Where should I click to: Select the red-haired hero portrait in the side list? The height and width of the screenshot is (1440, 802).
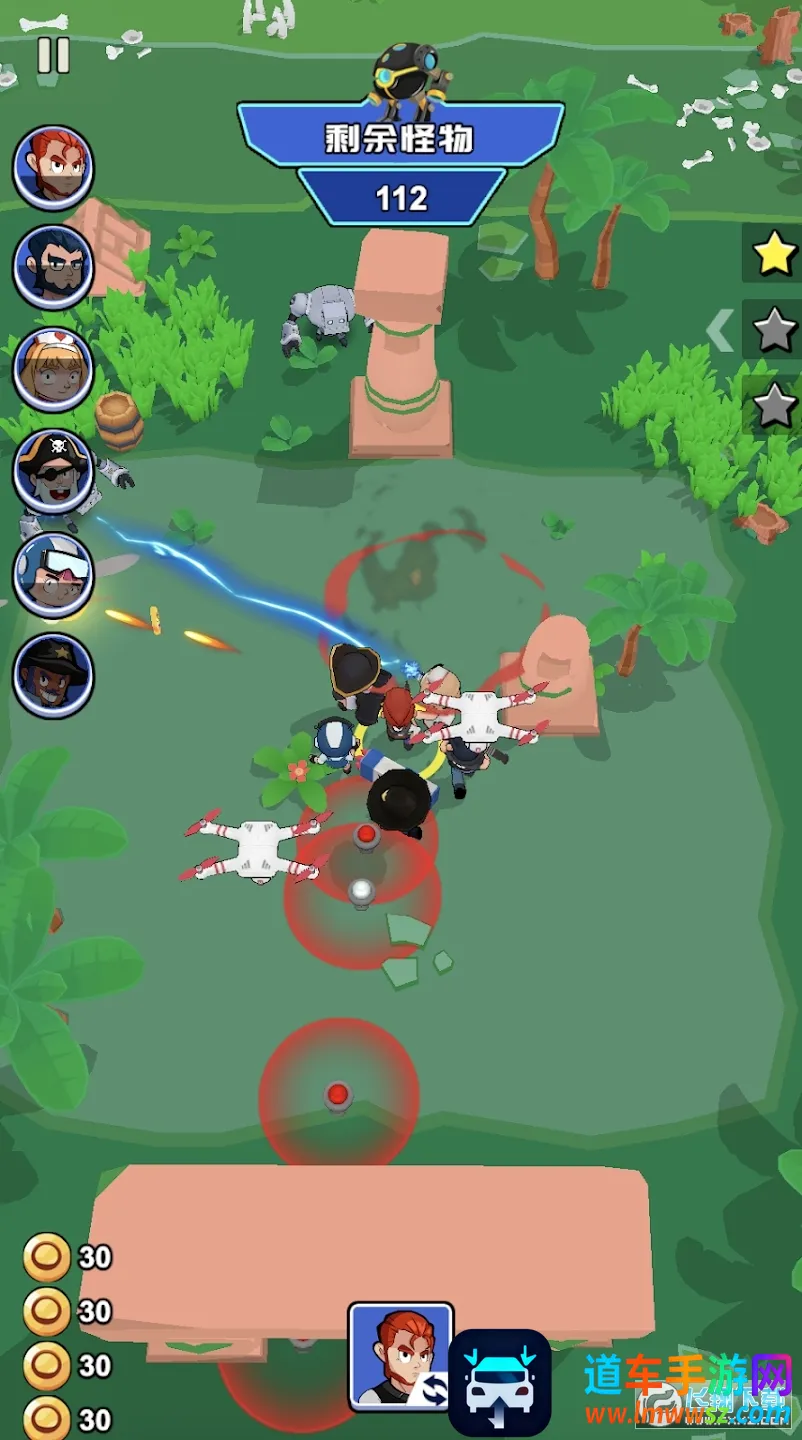pos(54,167)
